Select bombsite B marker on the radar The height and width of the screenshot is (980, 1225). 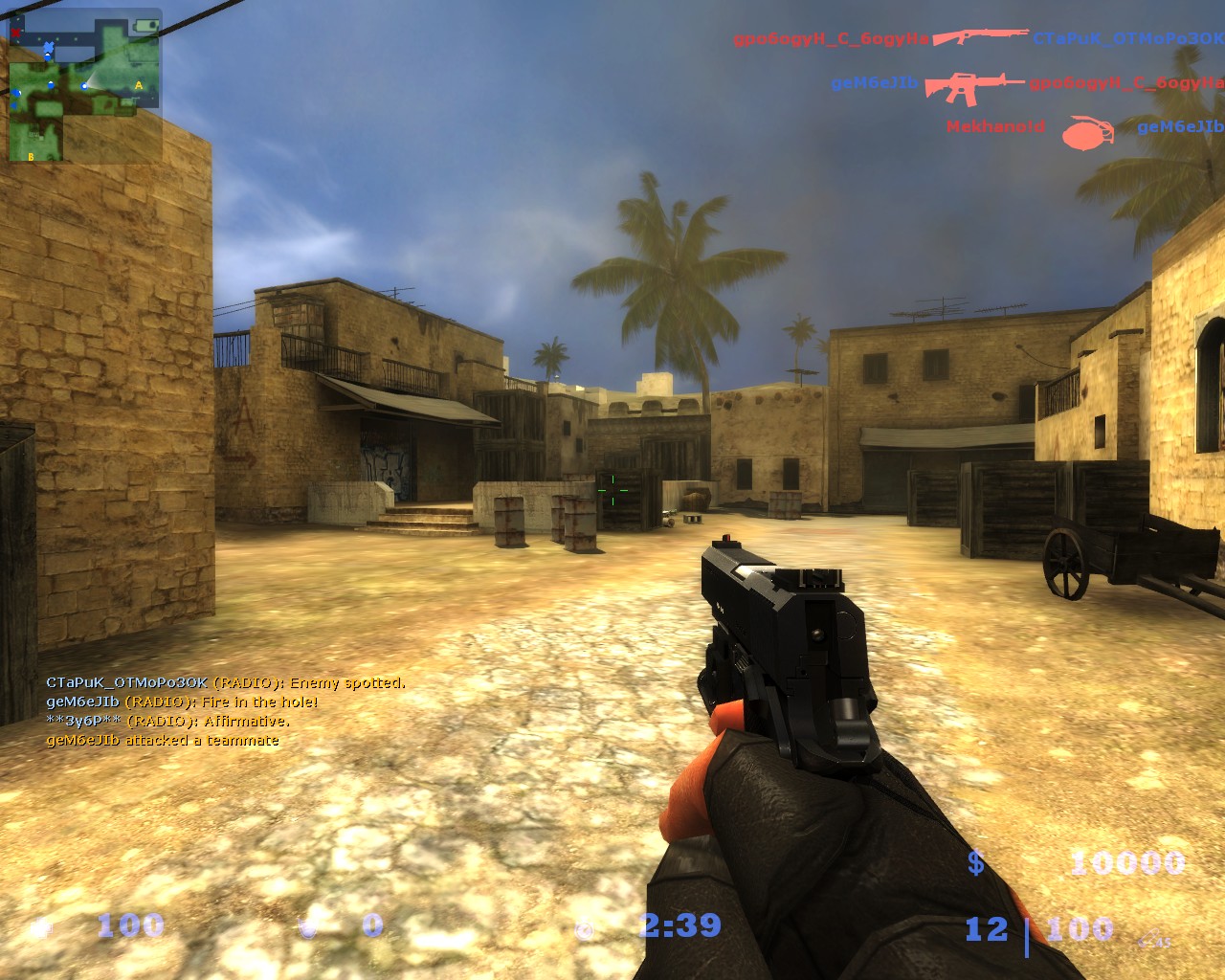31,155
